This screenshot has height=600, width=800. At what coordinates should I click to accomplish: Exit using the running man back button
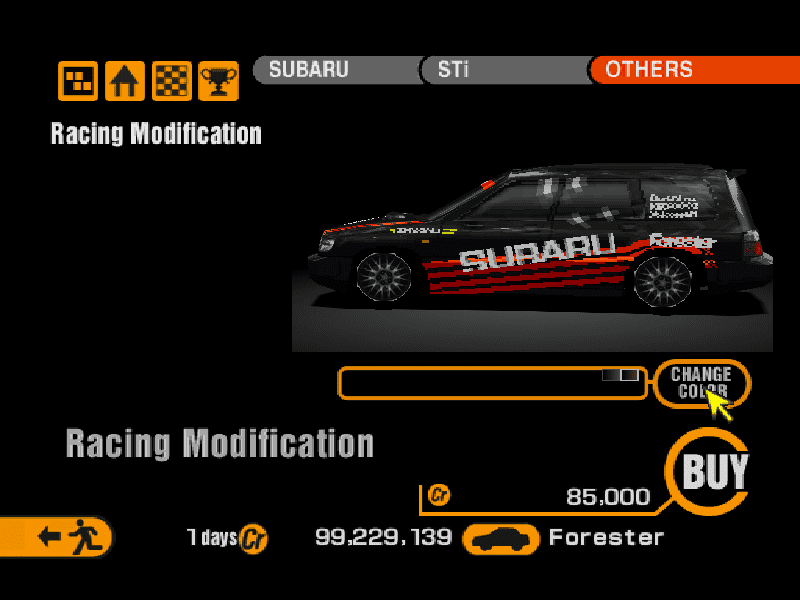[62, 537]
